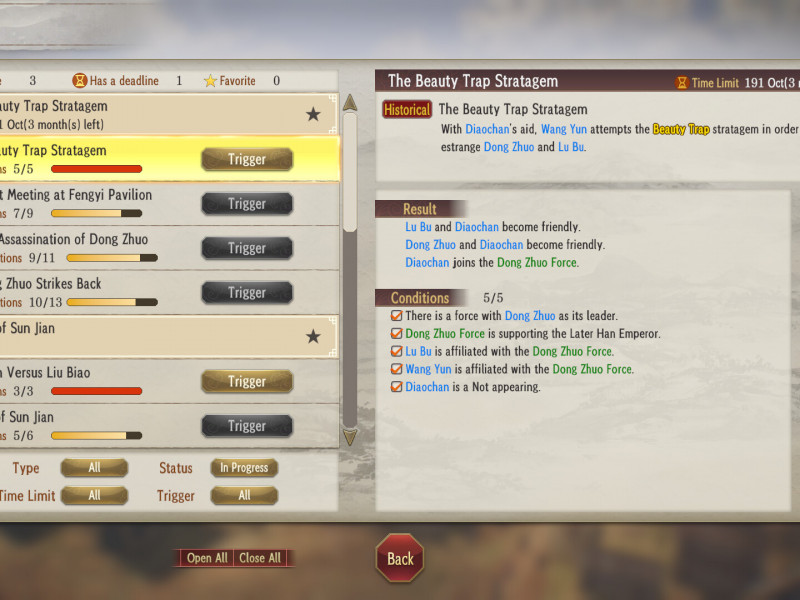Trigger the Versus Liu Biao event
800x600 pixels.
pyautogui.click(x=247, y=381)
